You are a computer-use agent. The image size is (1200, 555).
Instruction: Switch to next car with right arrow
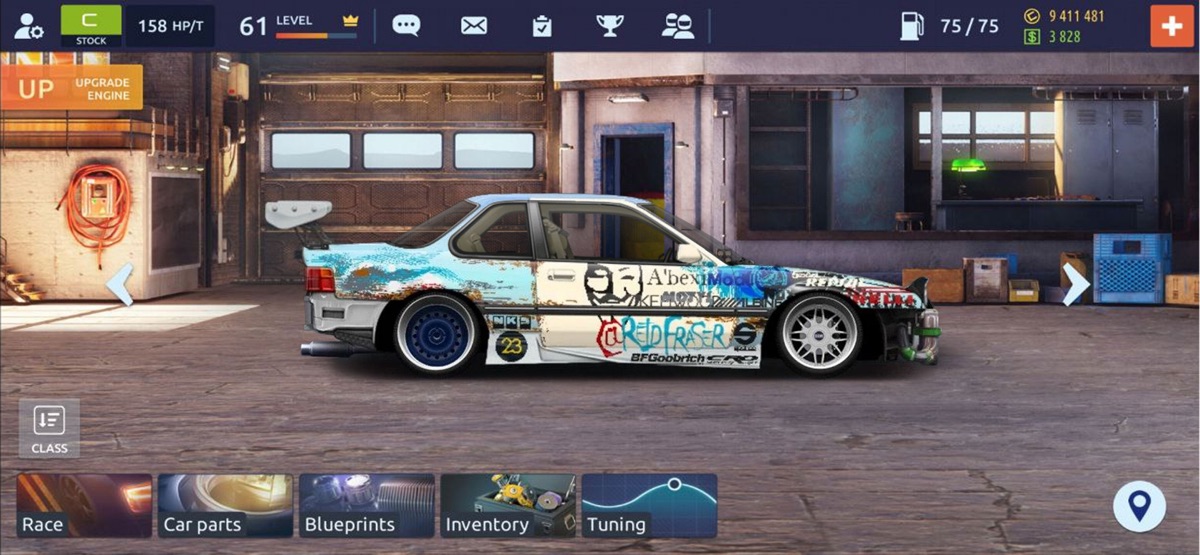(1075, 285)
